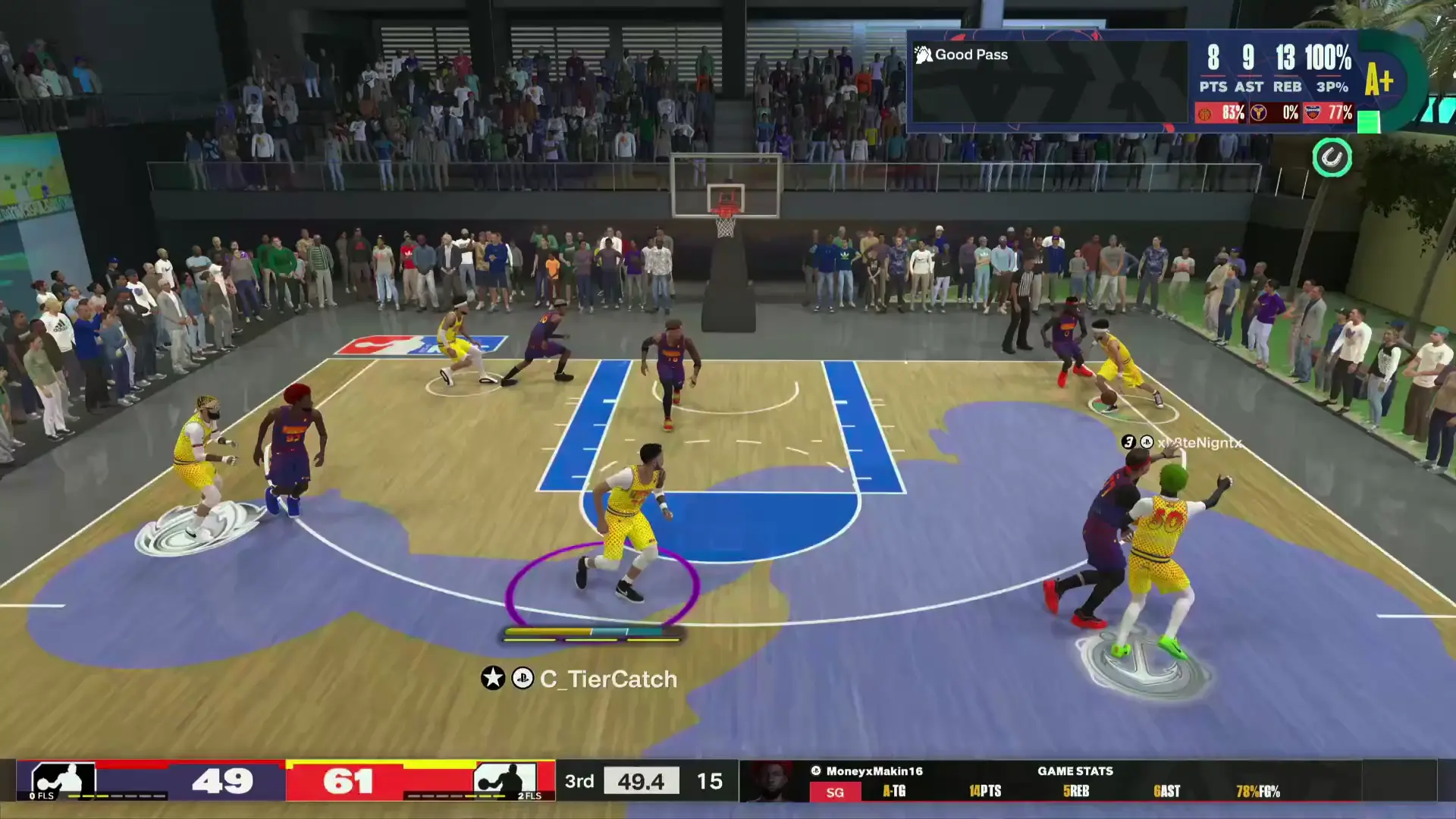Image resolution: width=1456 pixels, height=819 pixels.
Task: Click the shield takeover icon showing 77%
Action: coord(1313,114)
